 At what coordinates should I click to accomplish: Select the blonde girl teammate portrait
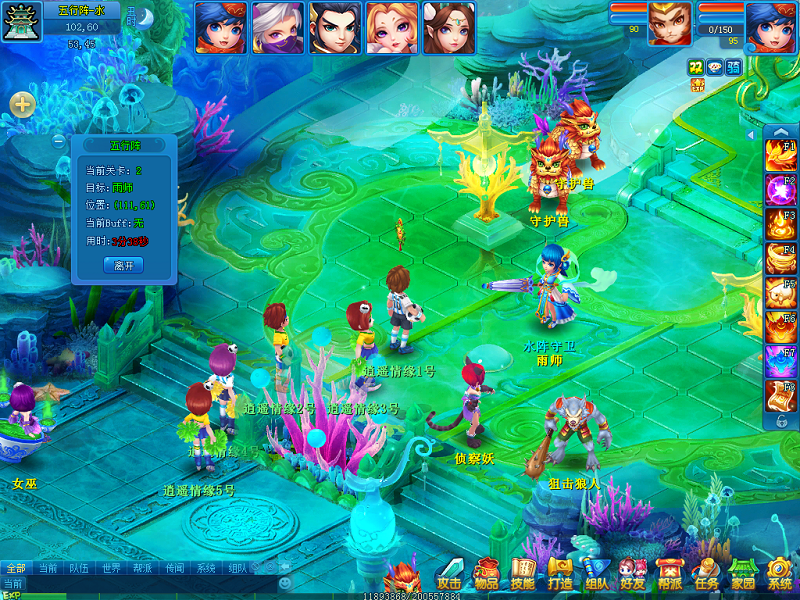[x=391, y=27]
